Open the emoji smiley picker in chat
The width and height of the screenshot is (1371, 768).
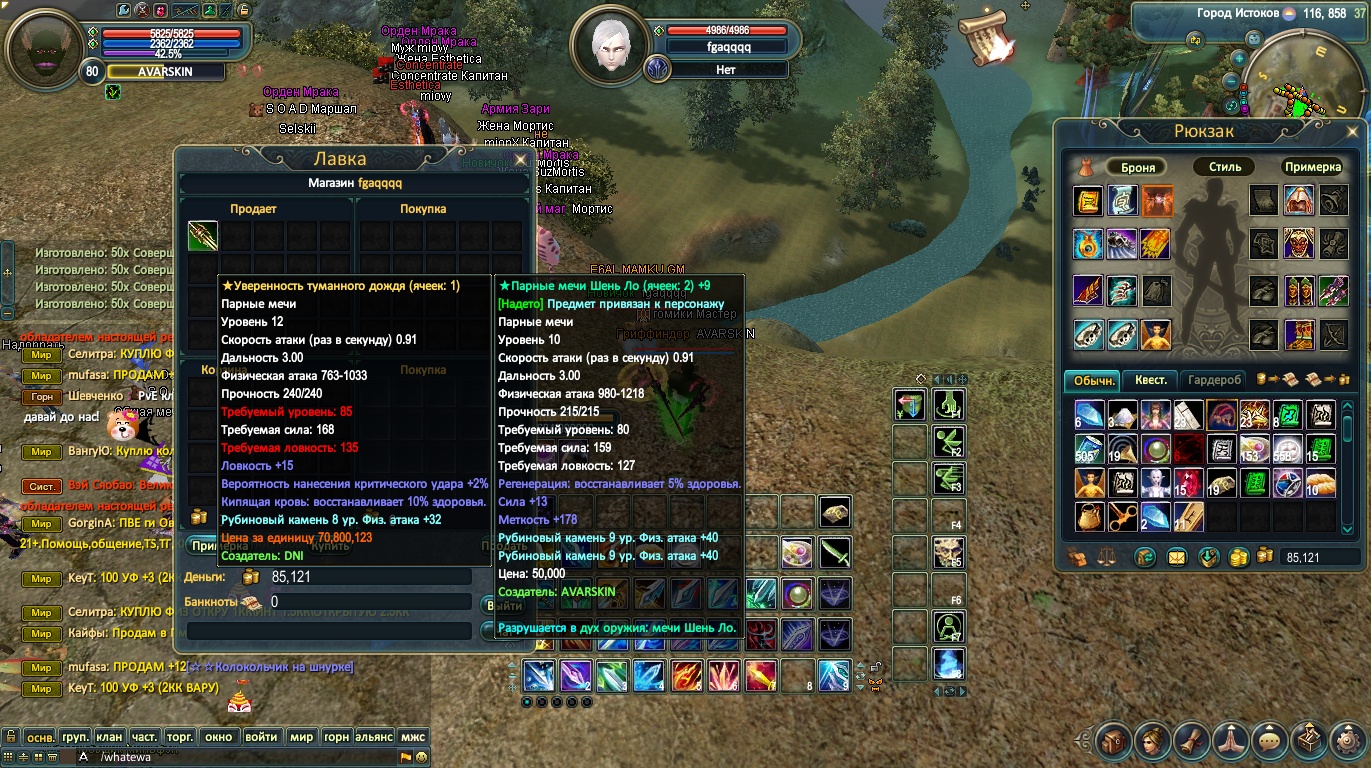coord(421,757)
